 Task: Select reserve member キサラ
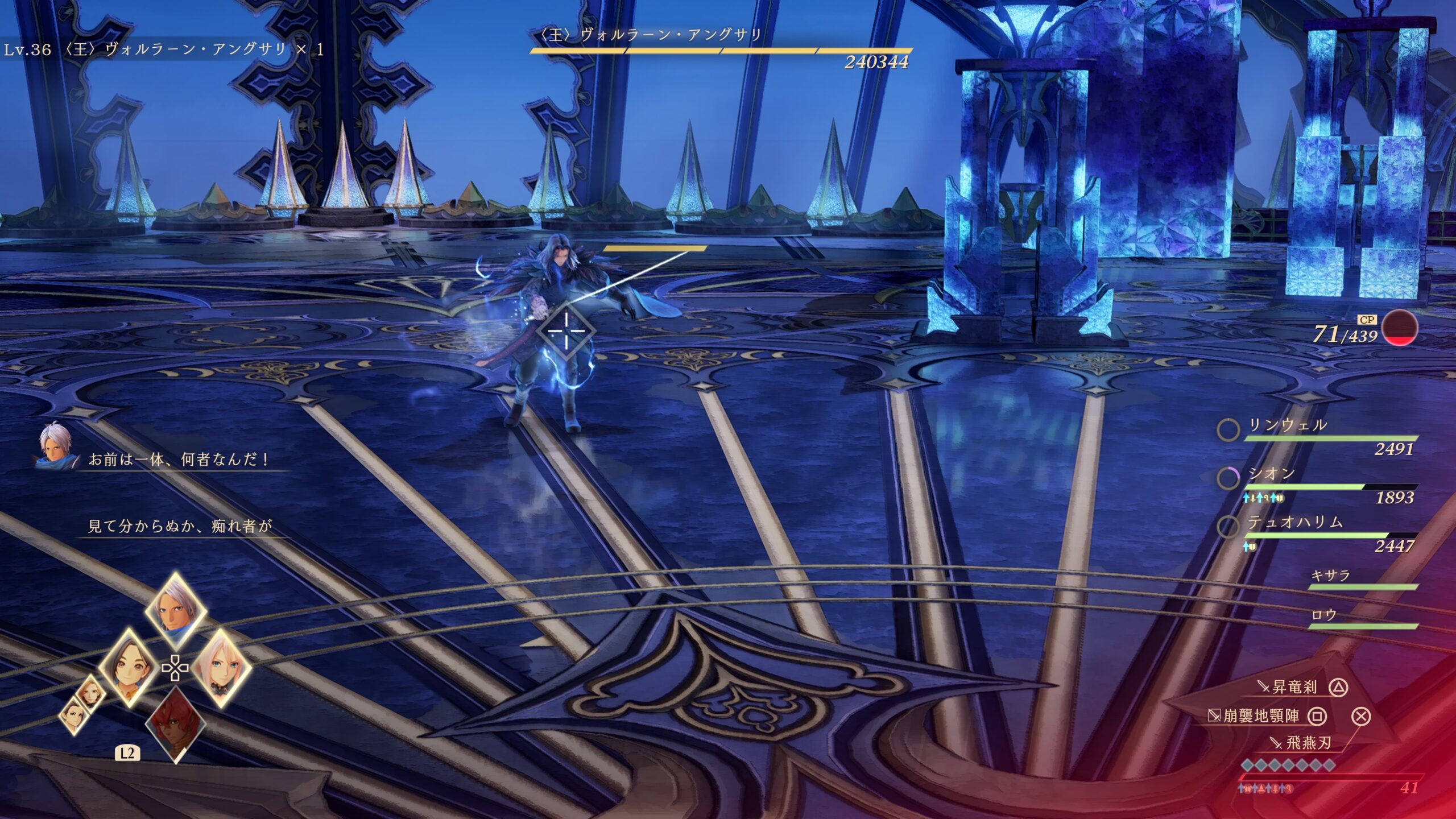coord(1330,576)
